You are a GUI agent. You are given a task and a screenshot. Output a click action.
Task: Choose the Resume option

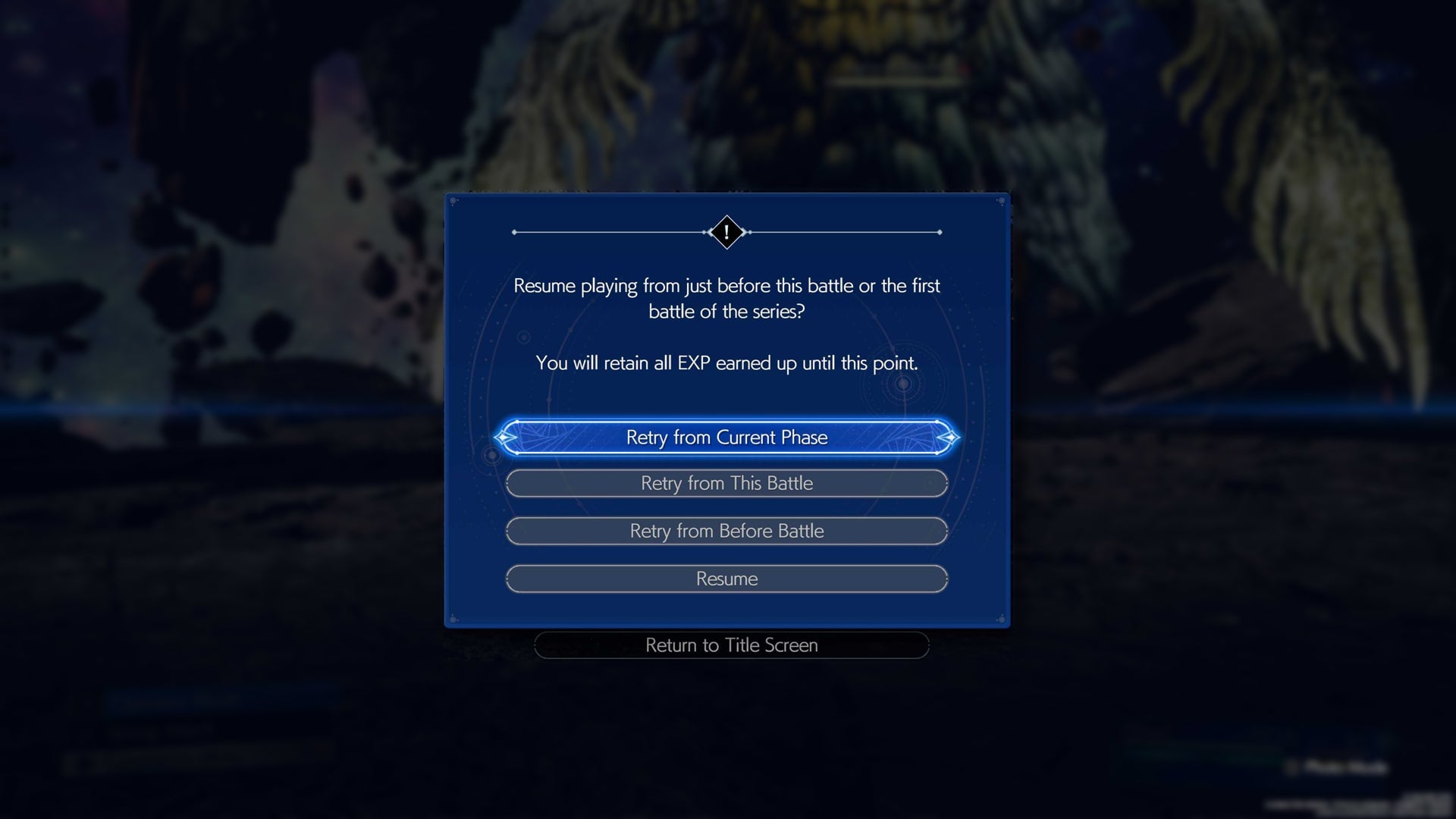pos(726,579)
